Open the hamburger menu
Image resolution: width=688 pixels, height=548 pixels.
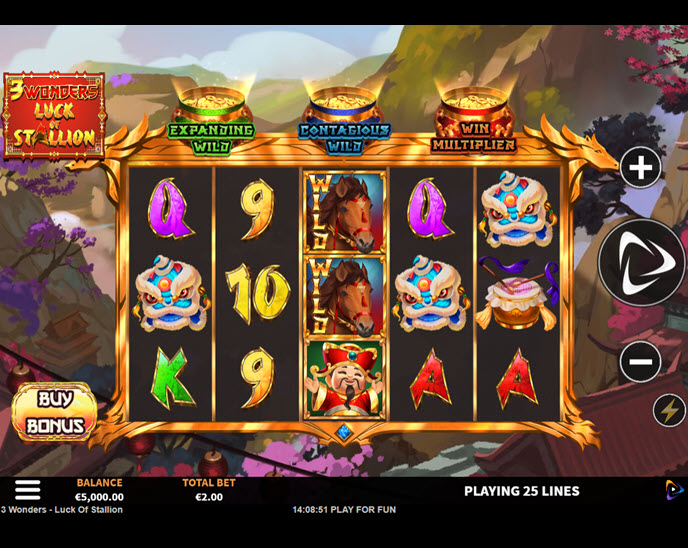click(x=28, y=489)
